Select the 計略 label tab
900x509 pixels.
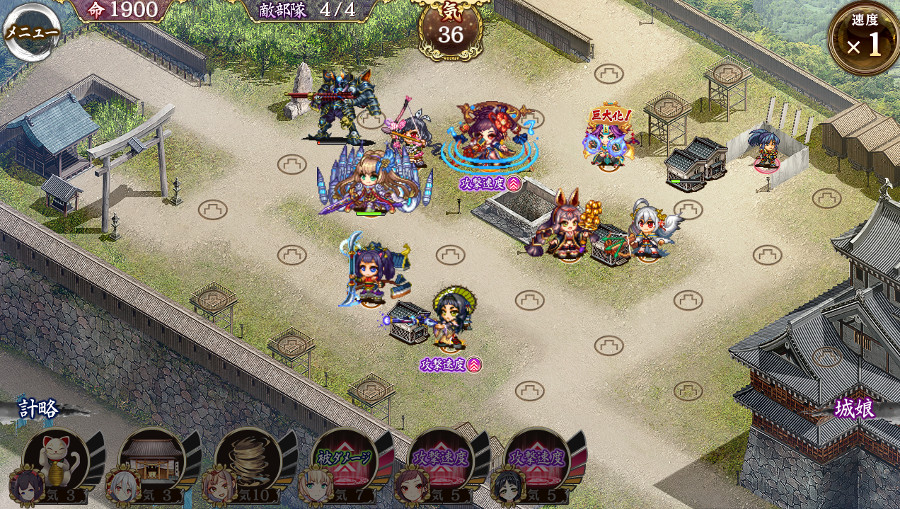coord(38,409)
